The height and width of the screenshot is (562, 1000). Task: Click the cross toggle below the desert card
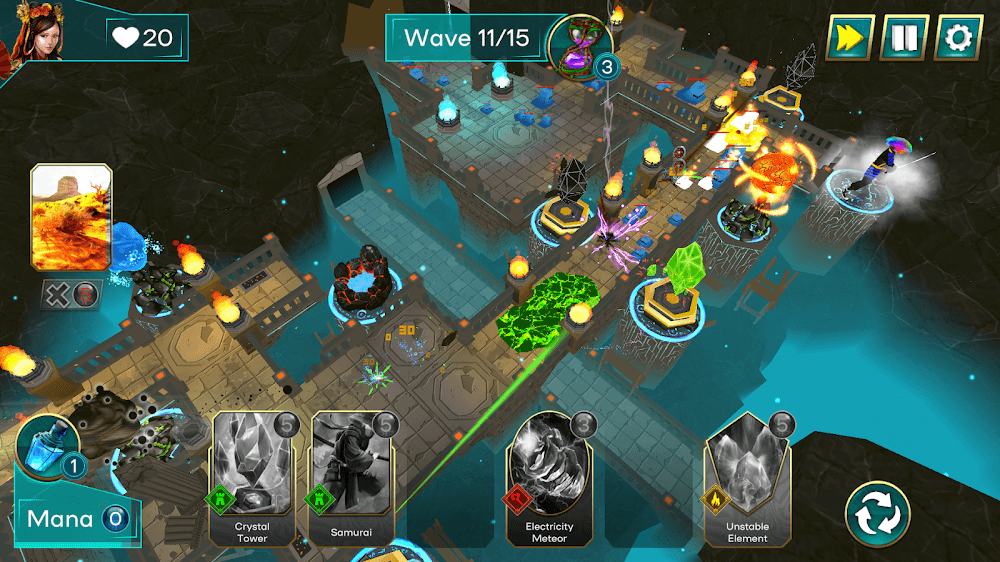[55, 294]
